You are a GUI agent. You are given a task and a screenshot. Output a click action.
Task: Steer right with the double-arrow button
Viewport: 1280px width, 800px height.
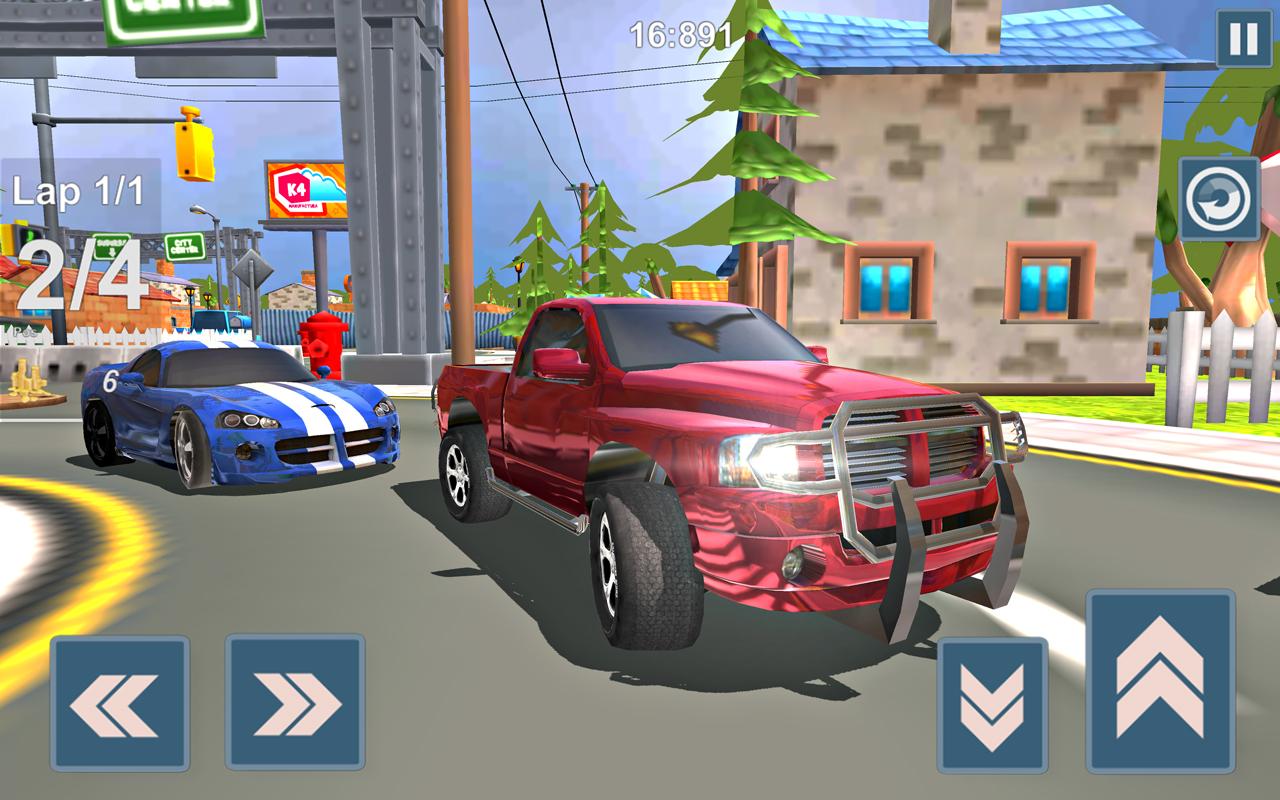294,703
